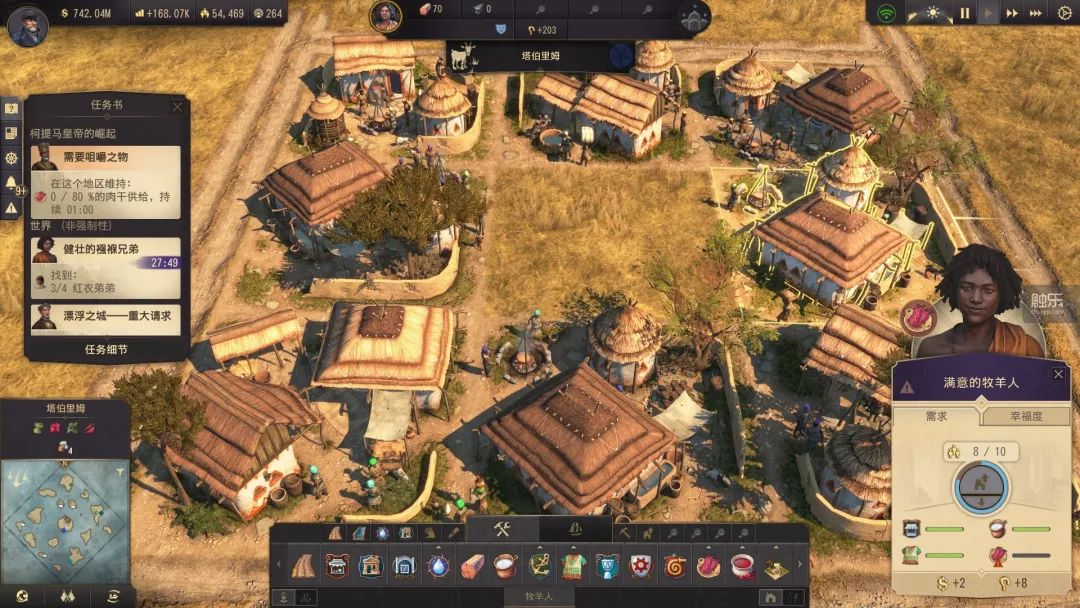1080x608 pixels.
Task: Close the 任务书 quest book panel
Action: coord(178,107)
